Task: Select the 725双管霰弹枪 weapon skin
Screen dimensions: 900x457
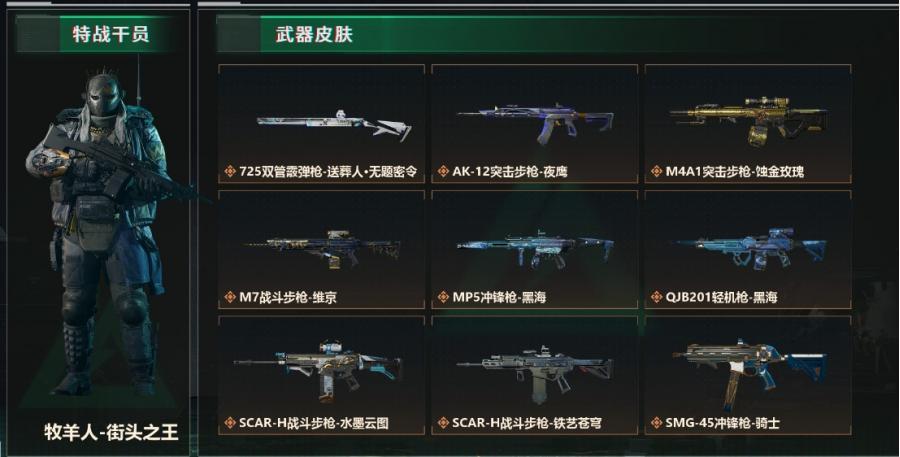Action: tap(321, 124)
